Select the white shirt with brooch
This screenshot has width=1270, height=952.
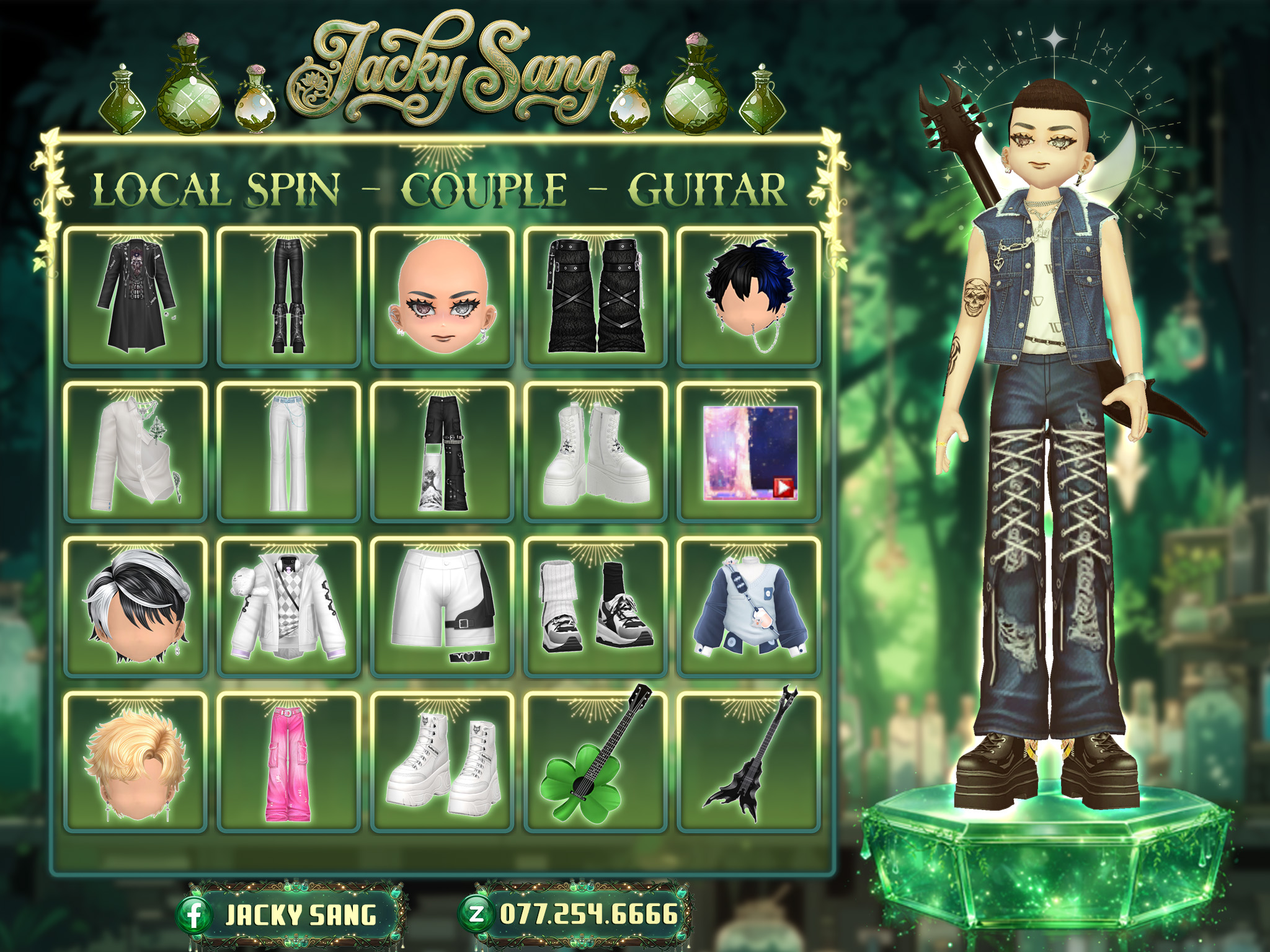pyautogui.click(x=135, y=452)
